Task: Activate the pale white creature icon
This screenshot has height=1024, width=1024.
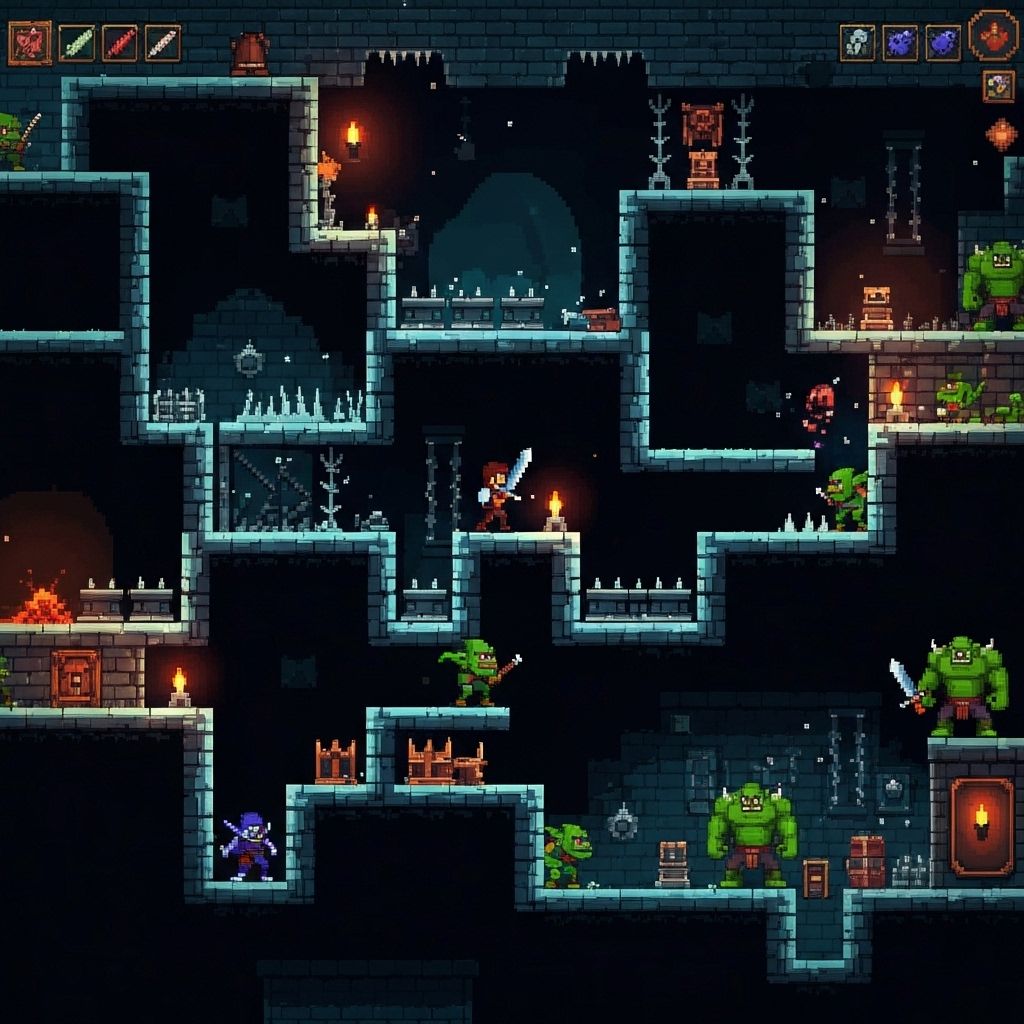Action: pos(857,43)
